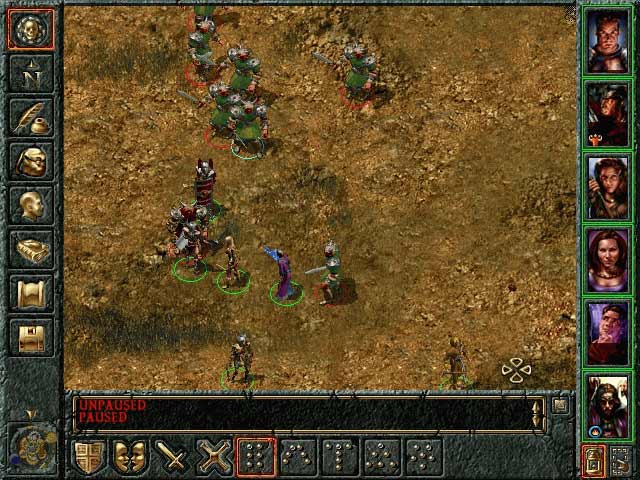This screenshot has height=480, width=640.
Task: Choose the single sword attack action
Action: pyautogui.click(x=174, y=457)
